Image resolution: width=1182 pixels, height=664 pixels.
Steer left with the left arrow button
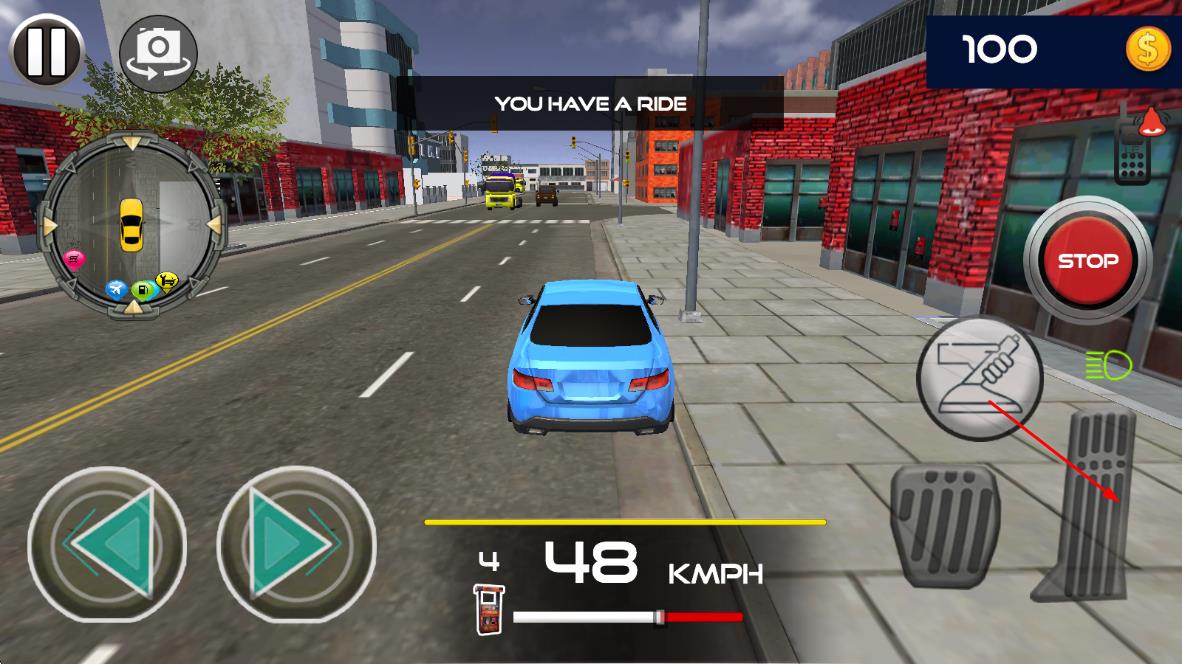coord(107,544)
